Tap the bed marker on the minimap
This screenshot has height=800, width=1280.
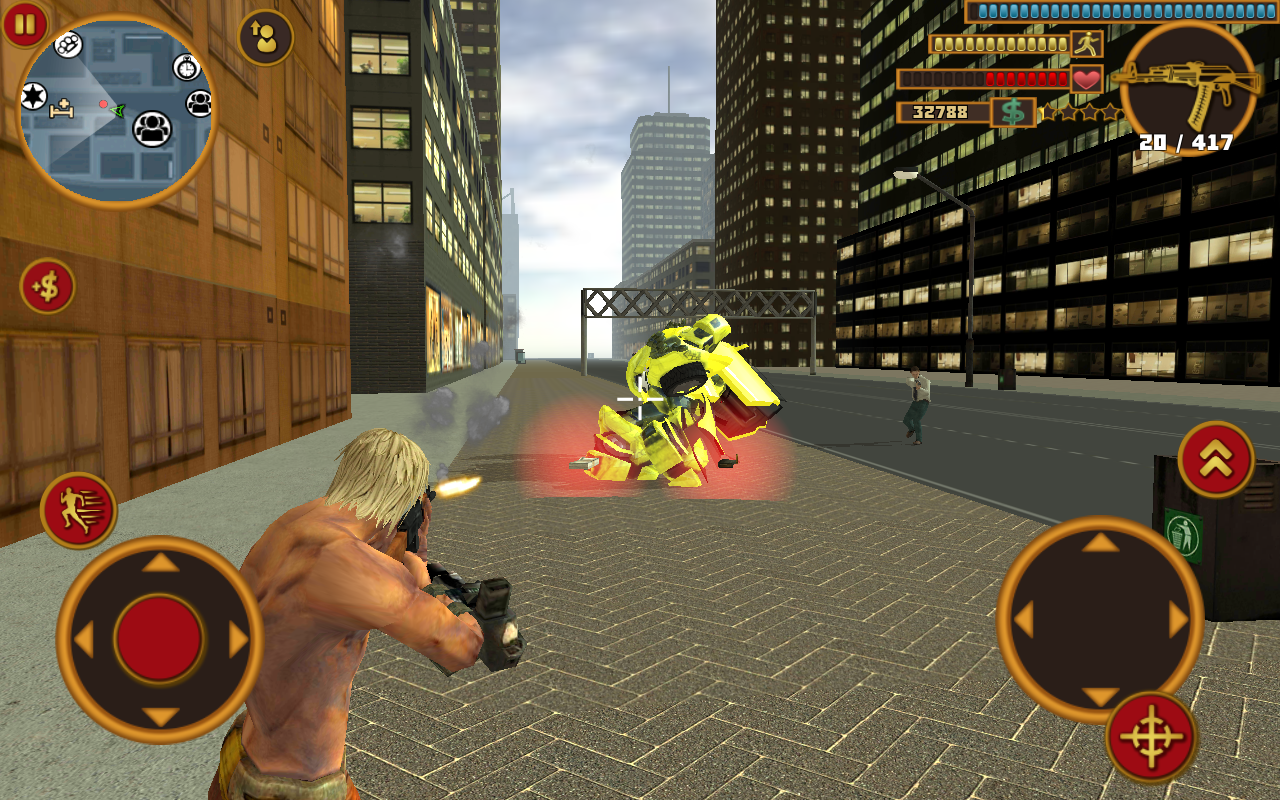coord(62,110)
